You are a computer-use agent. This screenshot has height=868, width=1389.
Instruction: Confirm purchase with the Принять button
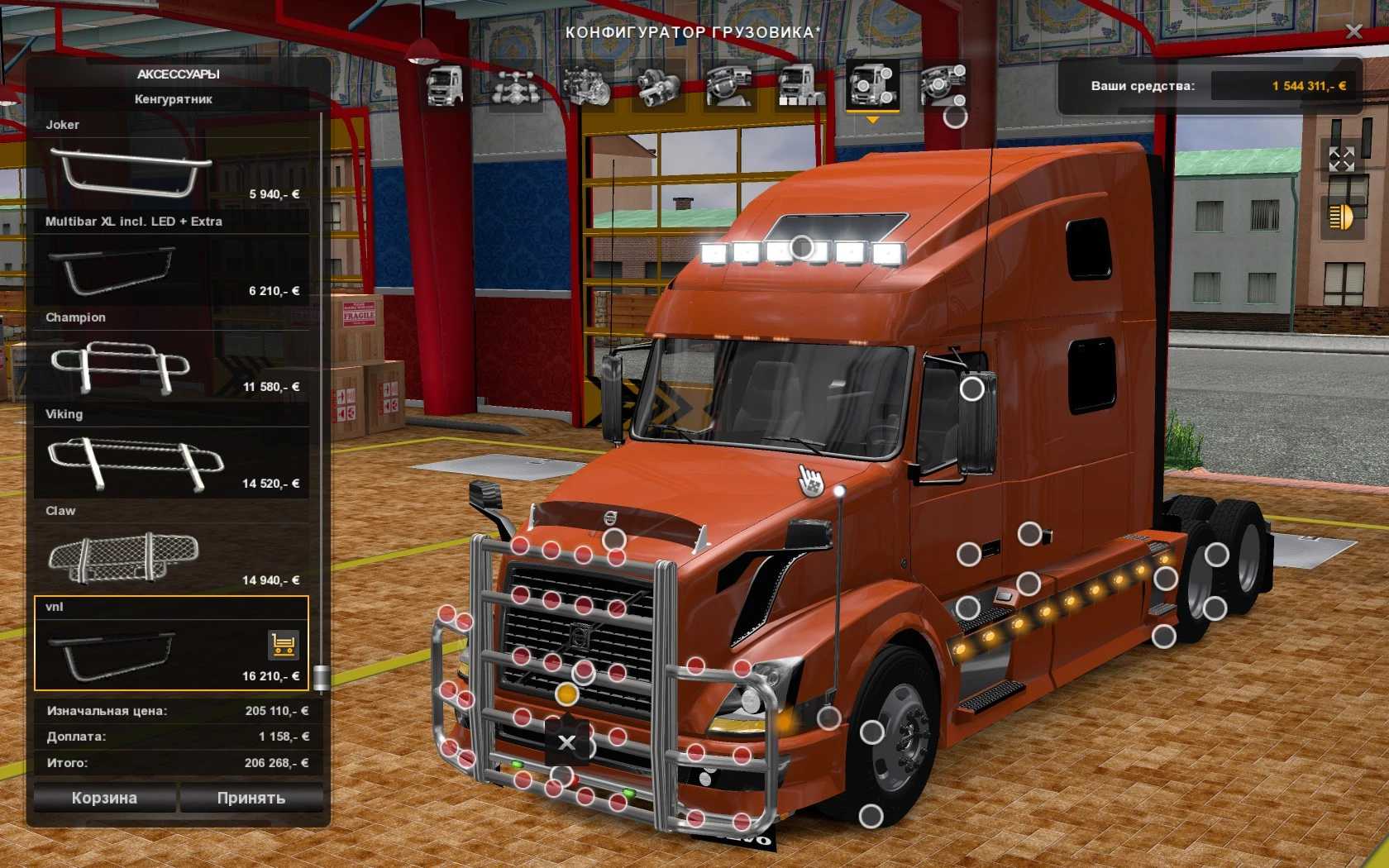click(x=251, y=798)
